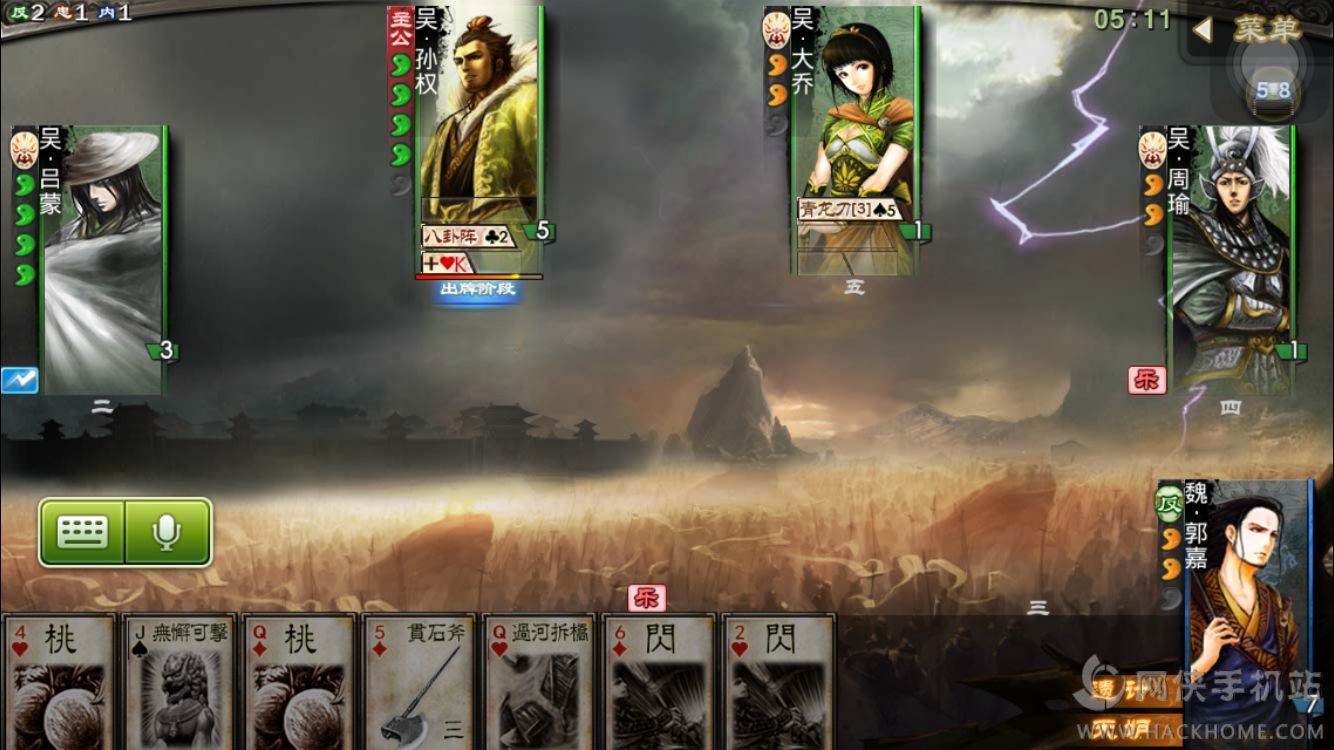
Task: Inspect 大乔's 青龙刀 weapon
Action: coord(849,209)
